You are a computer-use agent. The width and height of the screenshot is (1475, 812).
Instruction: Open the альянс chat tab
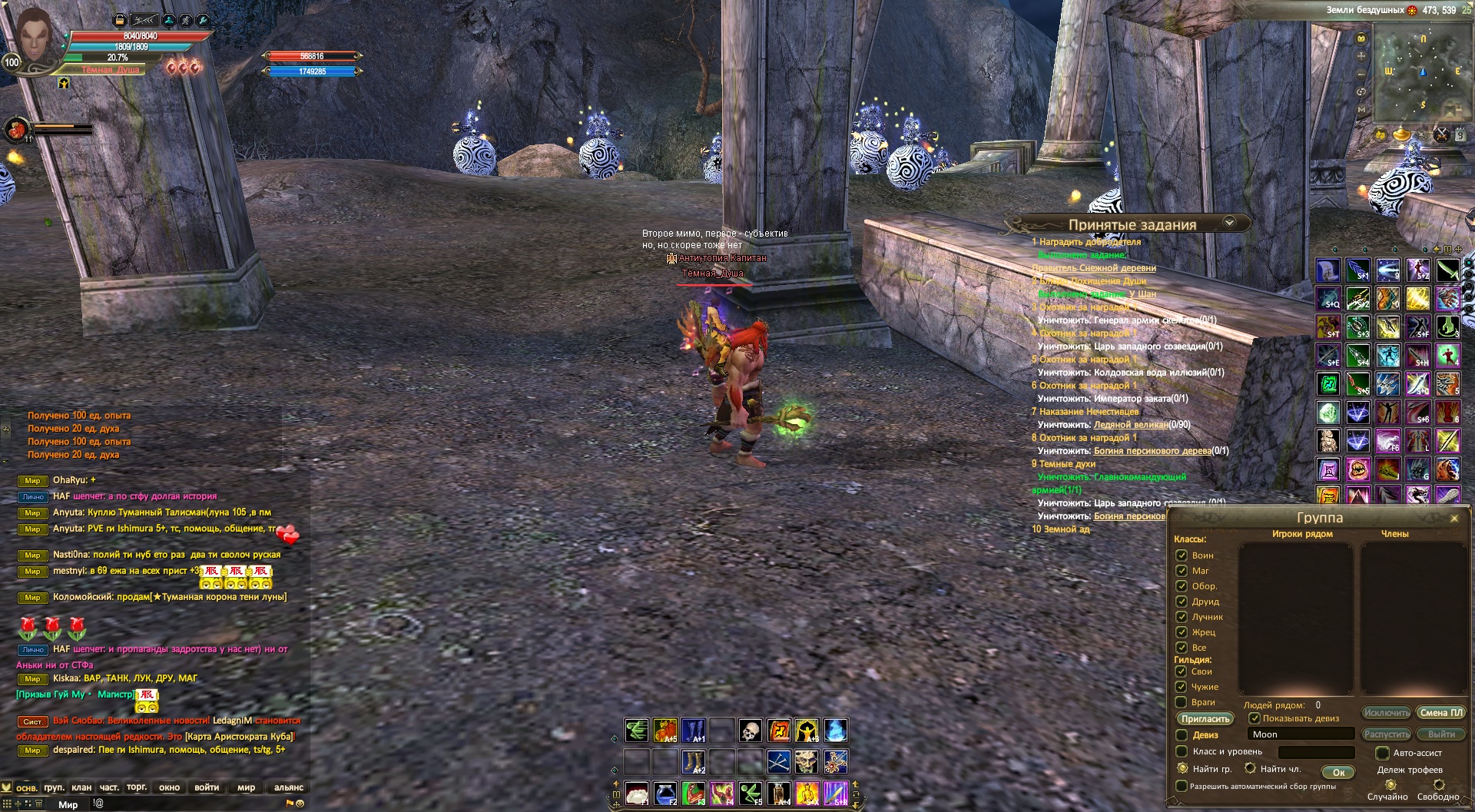[x=289, y=787]
